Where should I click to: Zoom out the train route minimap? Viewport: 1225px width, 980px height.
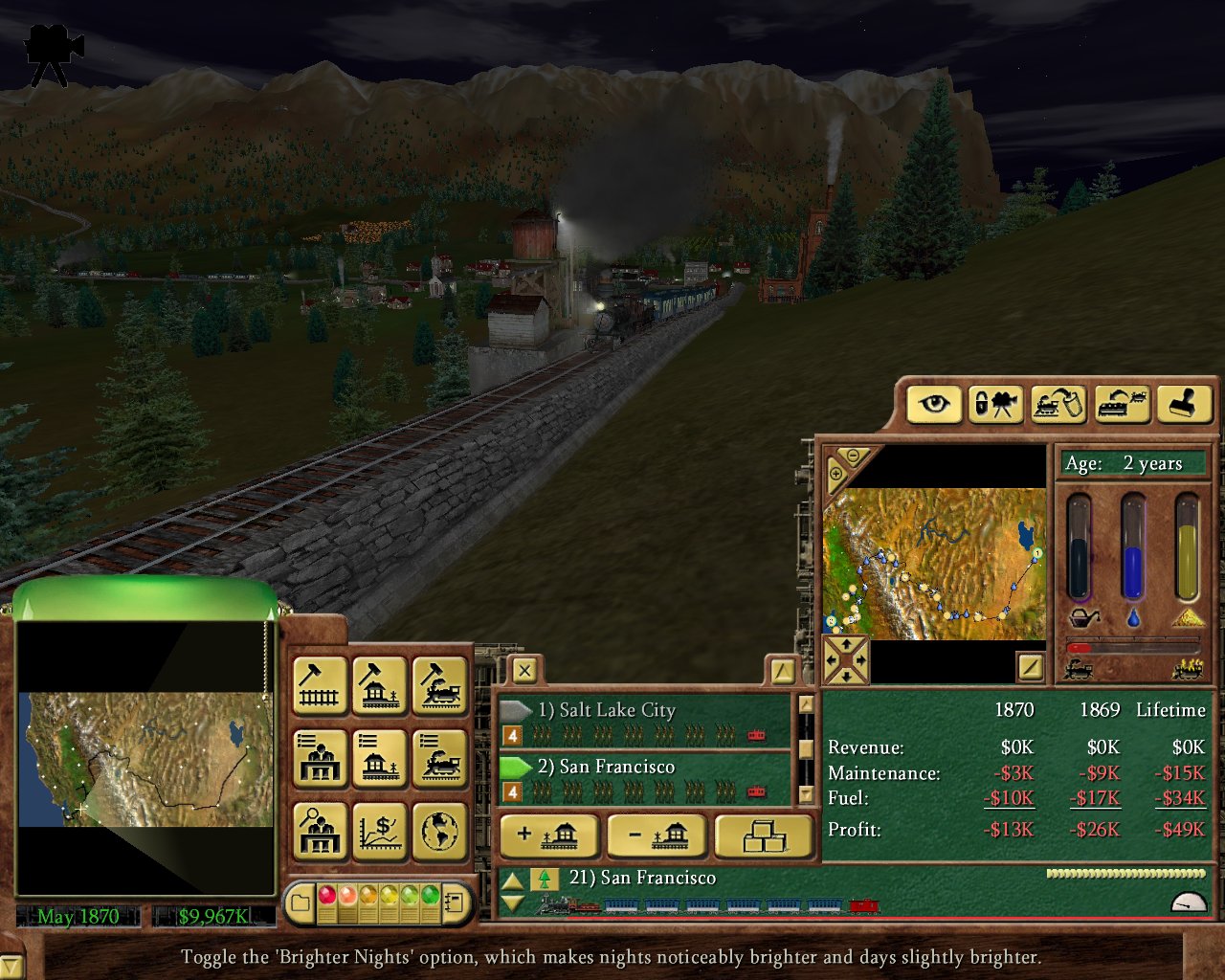[x=853, y=457]
